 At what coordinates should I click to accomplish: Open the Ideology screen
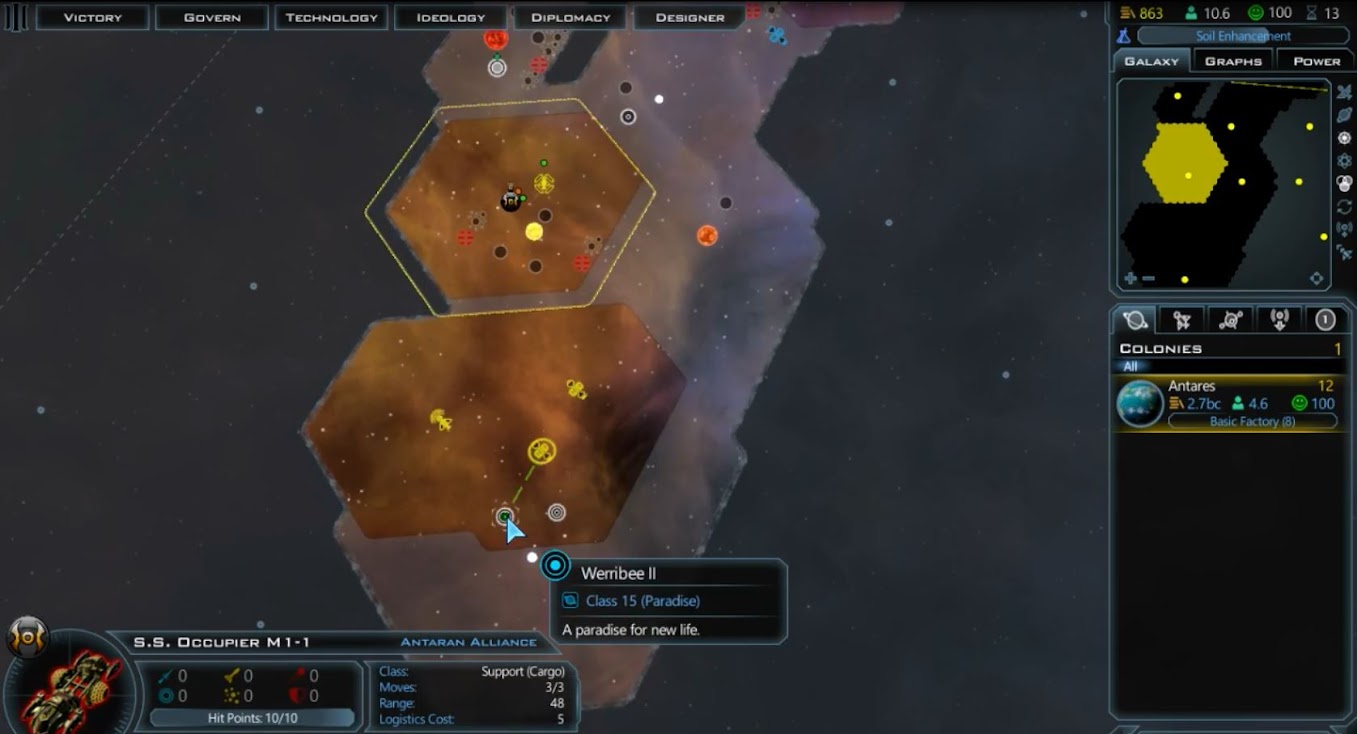tap(450, 17)
